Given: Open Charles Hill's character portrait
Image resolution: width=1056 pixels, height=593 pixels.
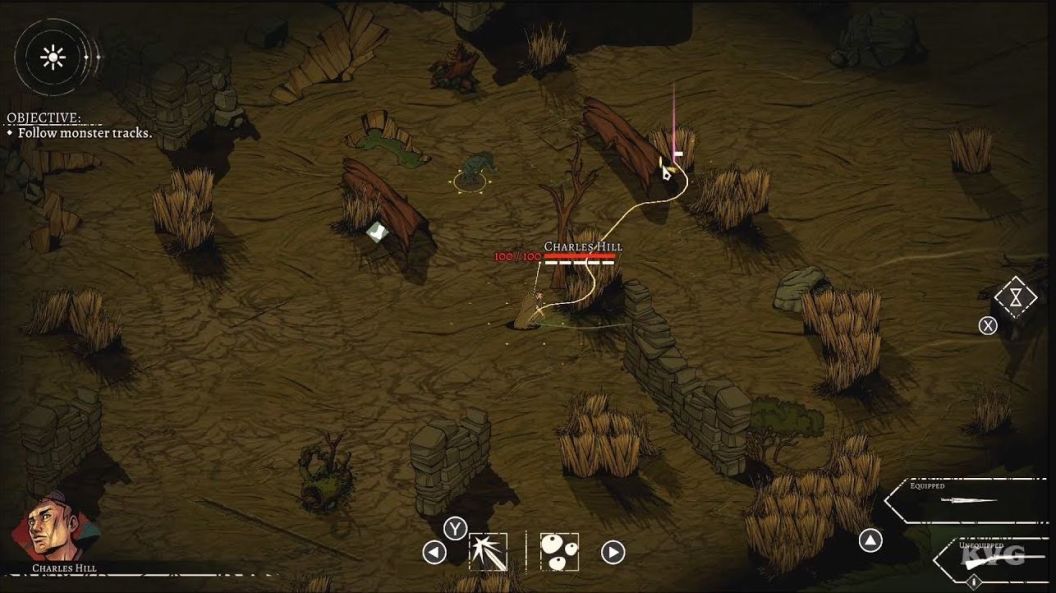Looking at the screenshot, I should tap(56, 528).
